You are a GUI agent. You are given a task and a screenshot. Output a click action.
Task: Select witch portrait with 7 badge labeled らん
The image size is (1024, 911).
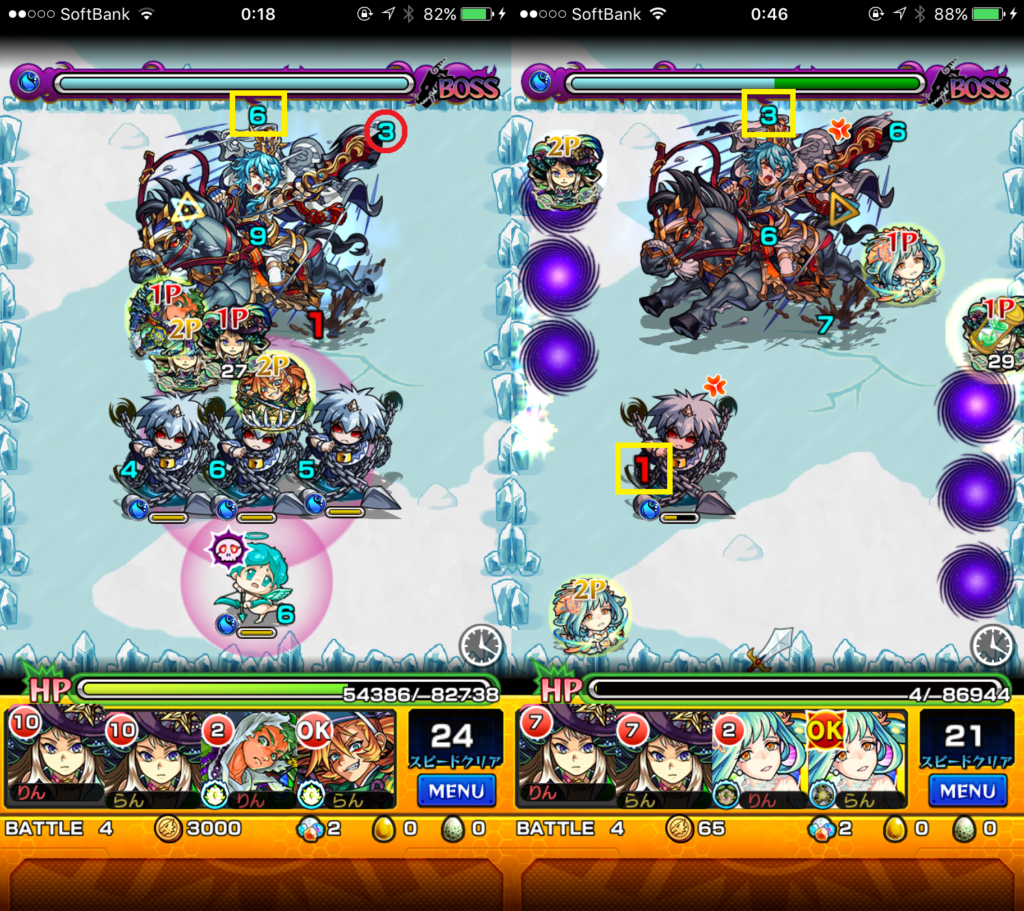click(662, 758)
